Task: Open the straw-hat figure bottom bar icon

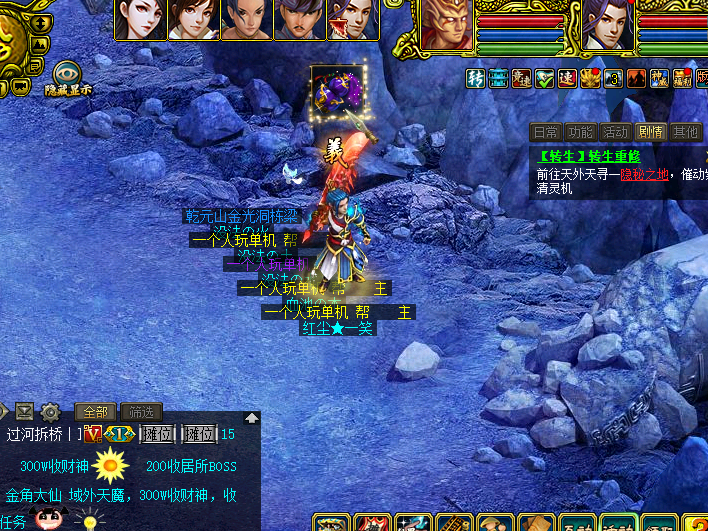Action: coord(496,523)
